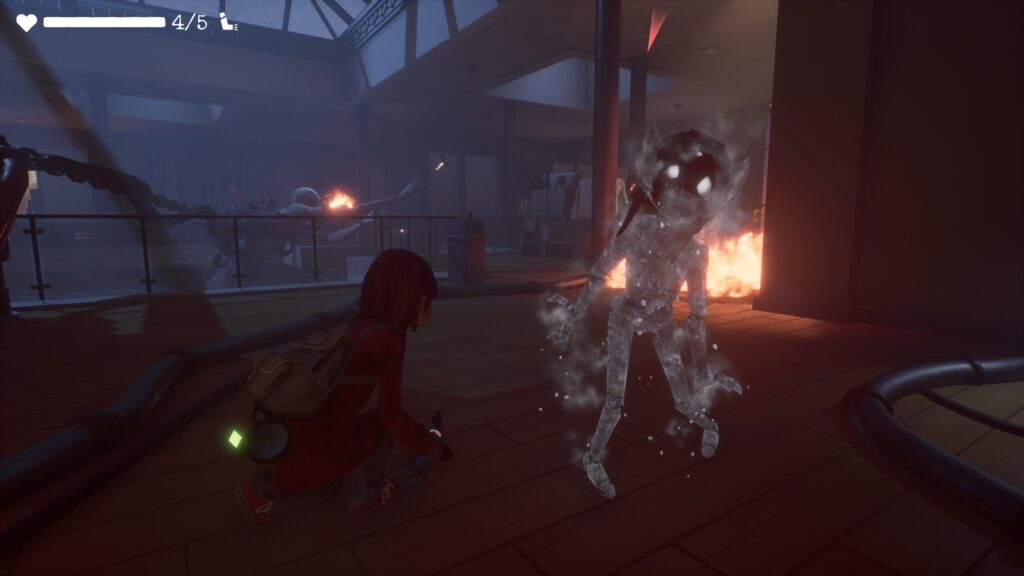Select the white heart health icon
The height and width of the screenshot is (576, 1024).
[x=26, y=22]
